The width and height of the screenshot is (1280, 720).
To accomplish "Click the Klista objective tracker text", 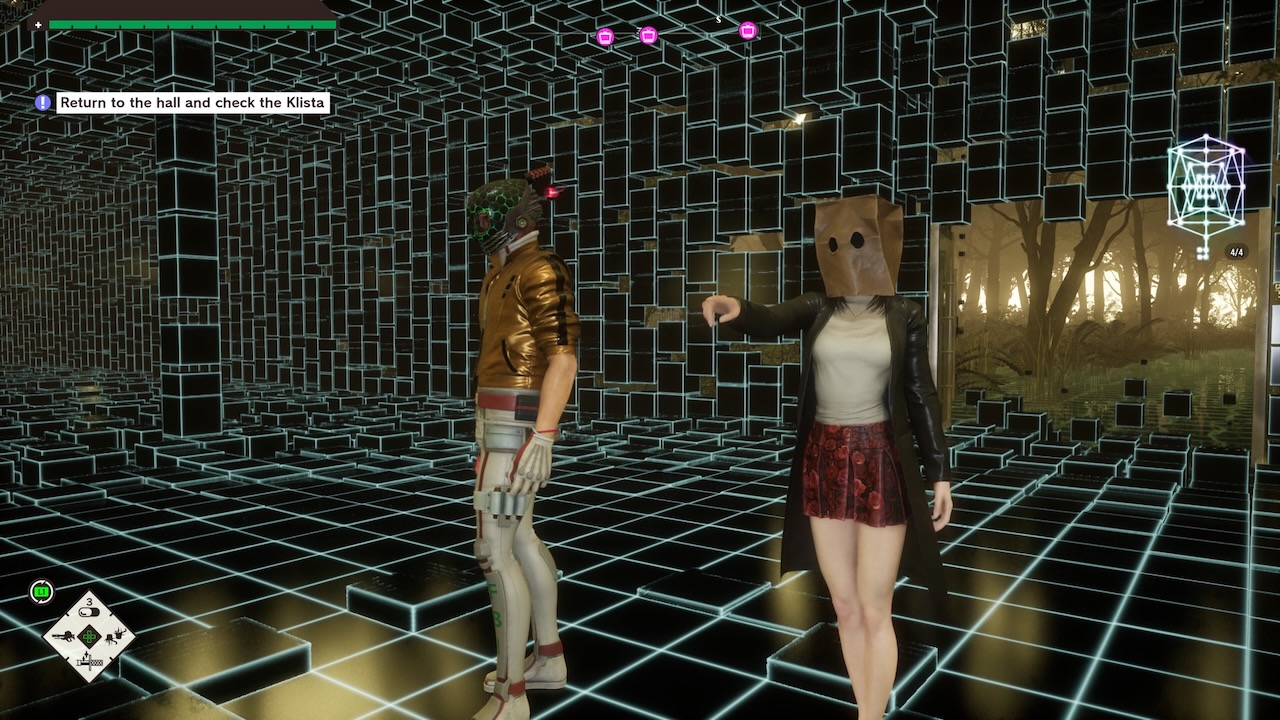I will click(x=193, y=102).
